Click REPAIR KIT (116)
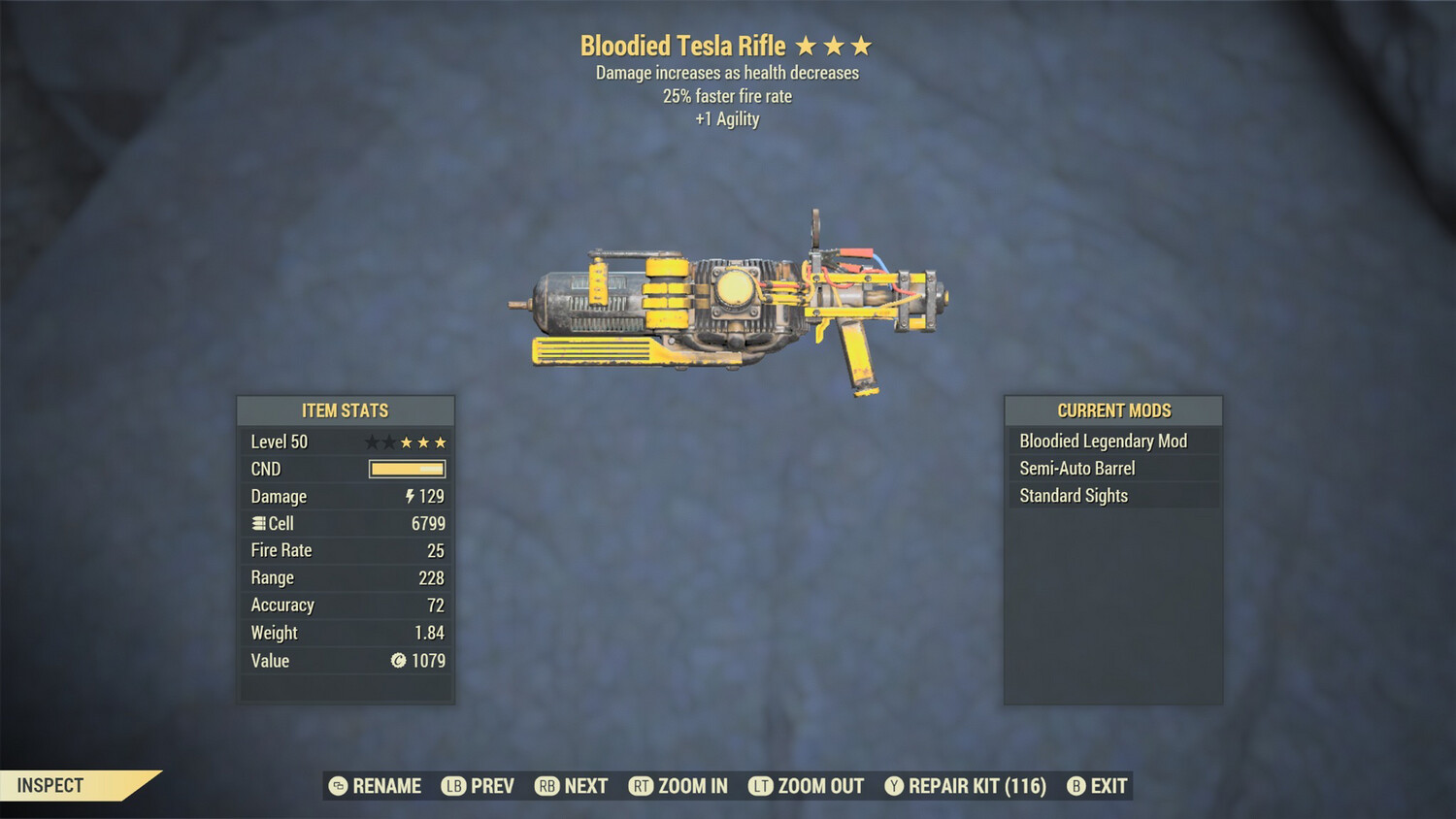Image resolution: width=1456 pixels, height=819 pixels. click(965, 786)
